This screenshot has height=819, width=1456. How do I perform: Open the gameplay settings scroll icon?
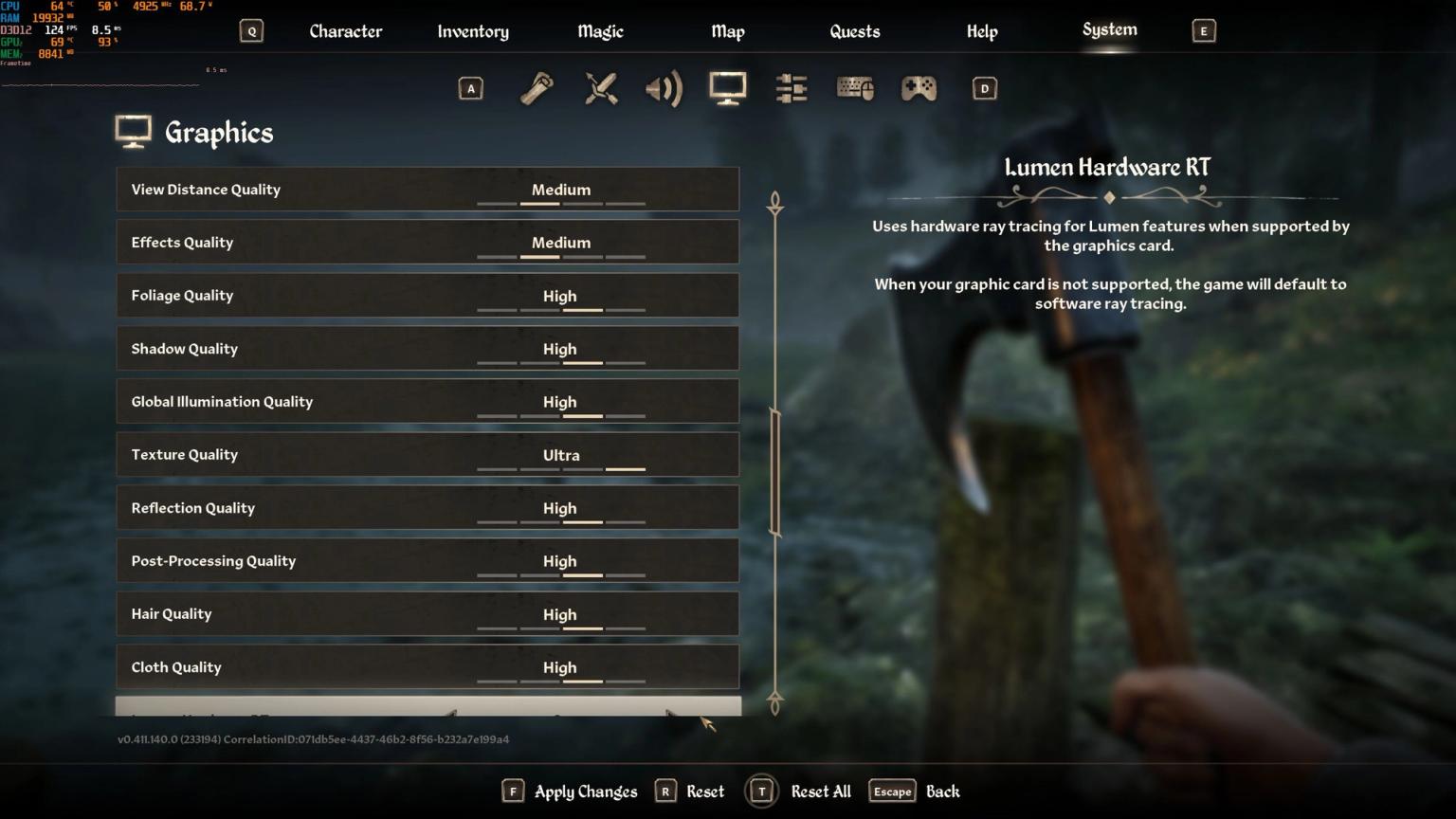(536, 88)
